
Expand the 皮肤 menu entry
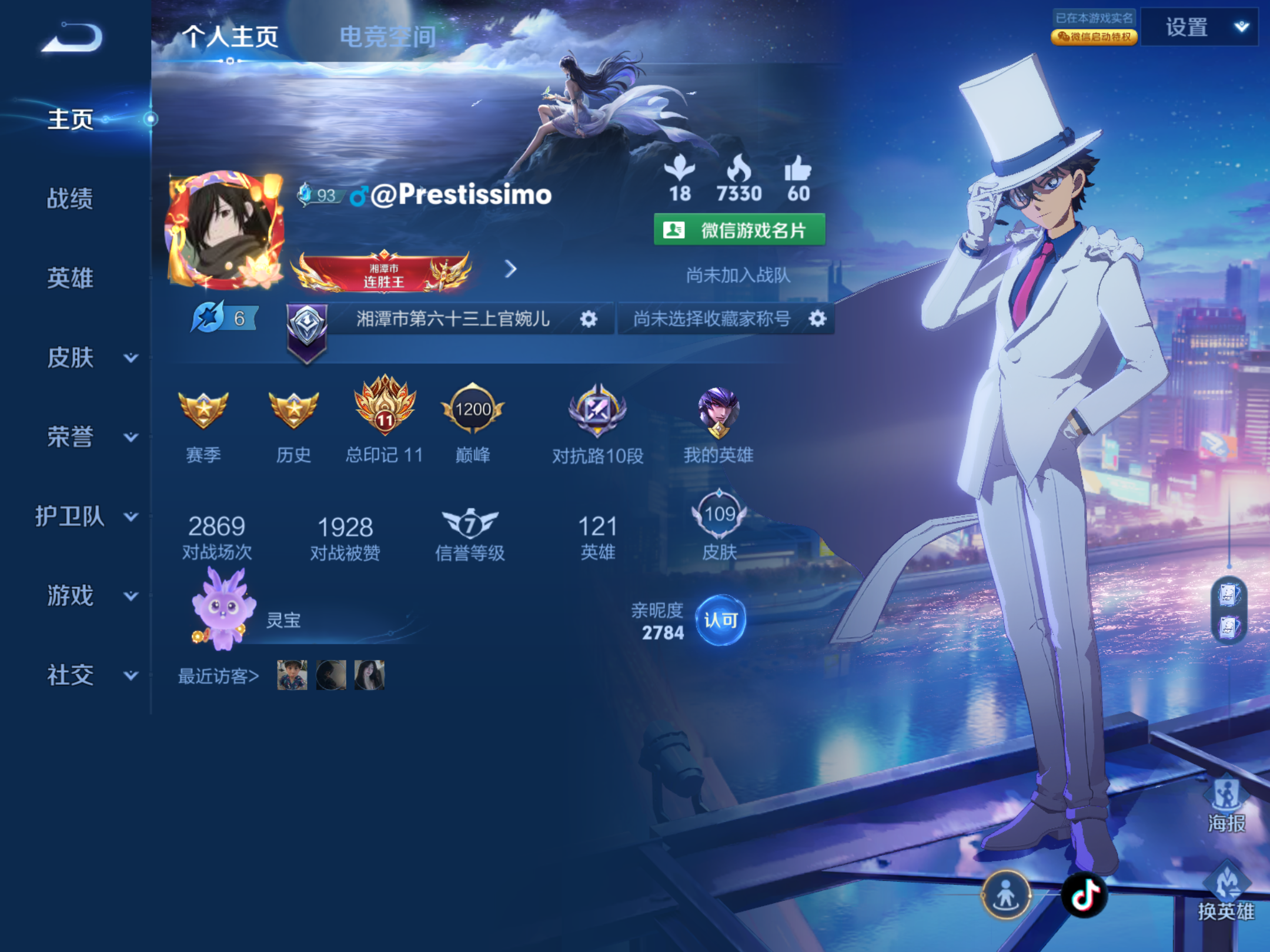(x=88, y=357)
